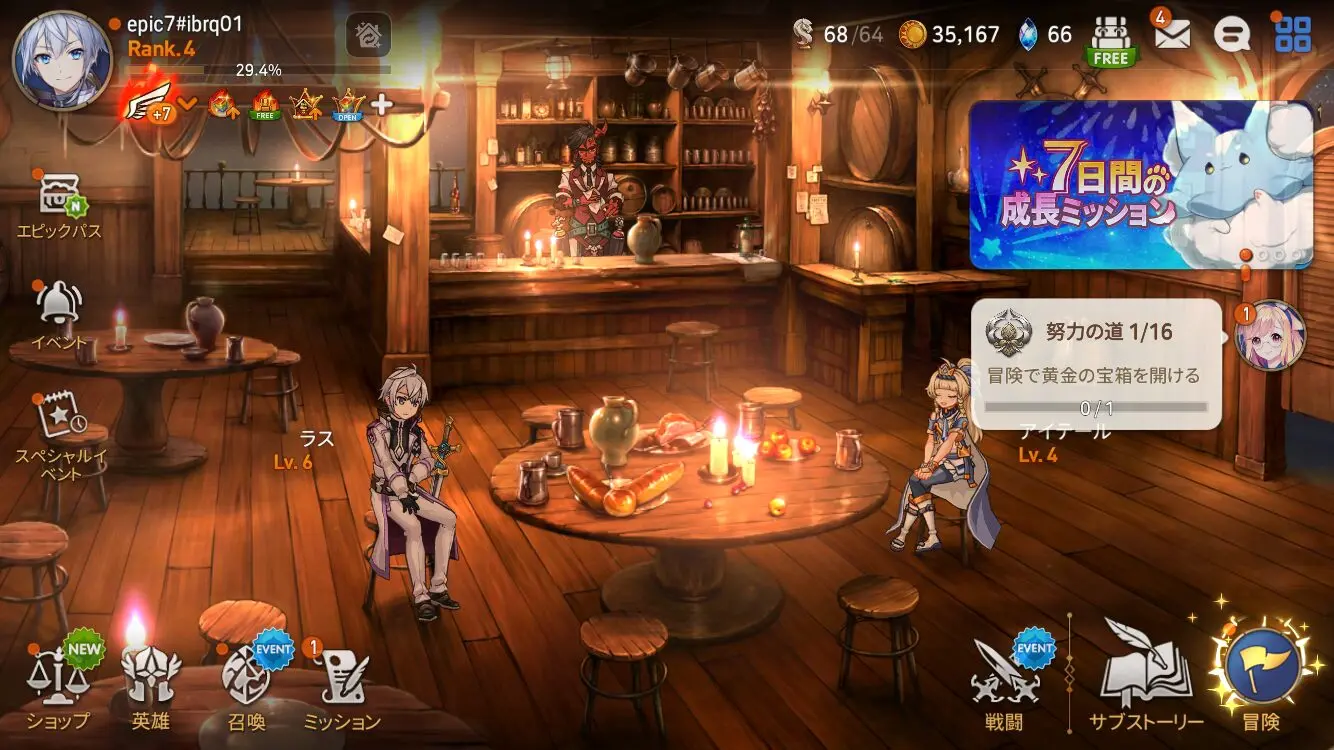Image resolution: width=1334 pixels, height=750 pixels.
Task: Tap the lobby home-hide icon
Action: (368, 36)
